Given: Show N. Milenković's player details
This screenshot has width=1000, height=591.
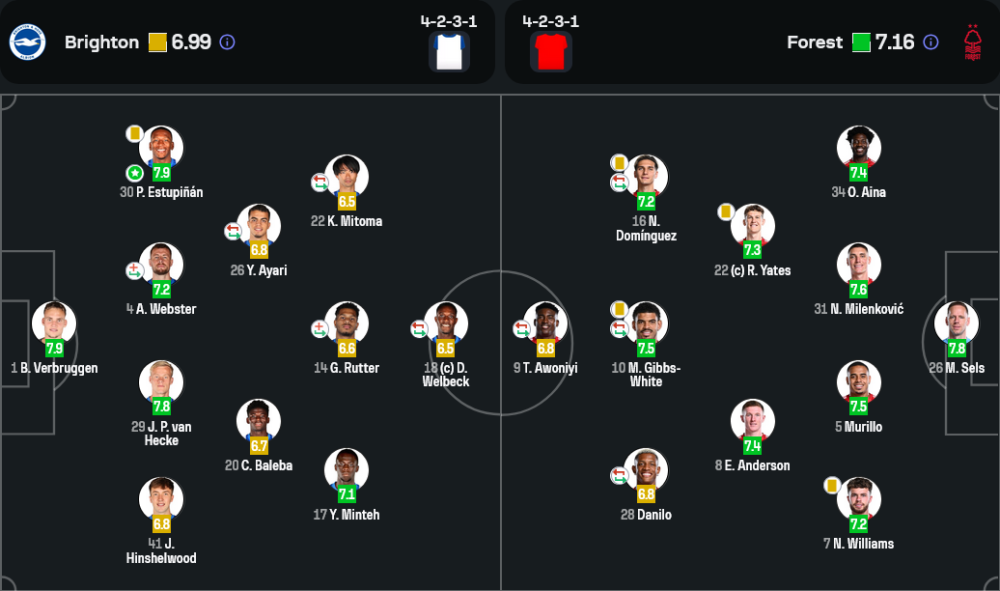Looking at the screenshot, I should [x=858, y=265].
